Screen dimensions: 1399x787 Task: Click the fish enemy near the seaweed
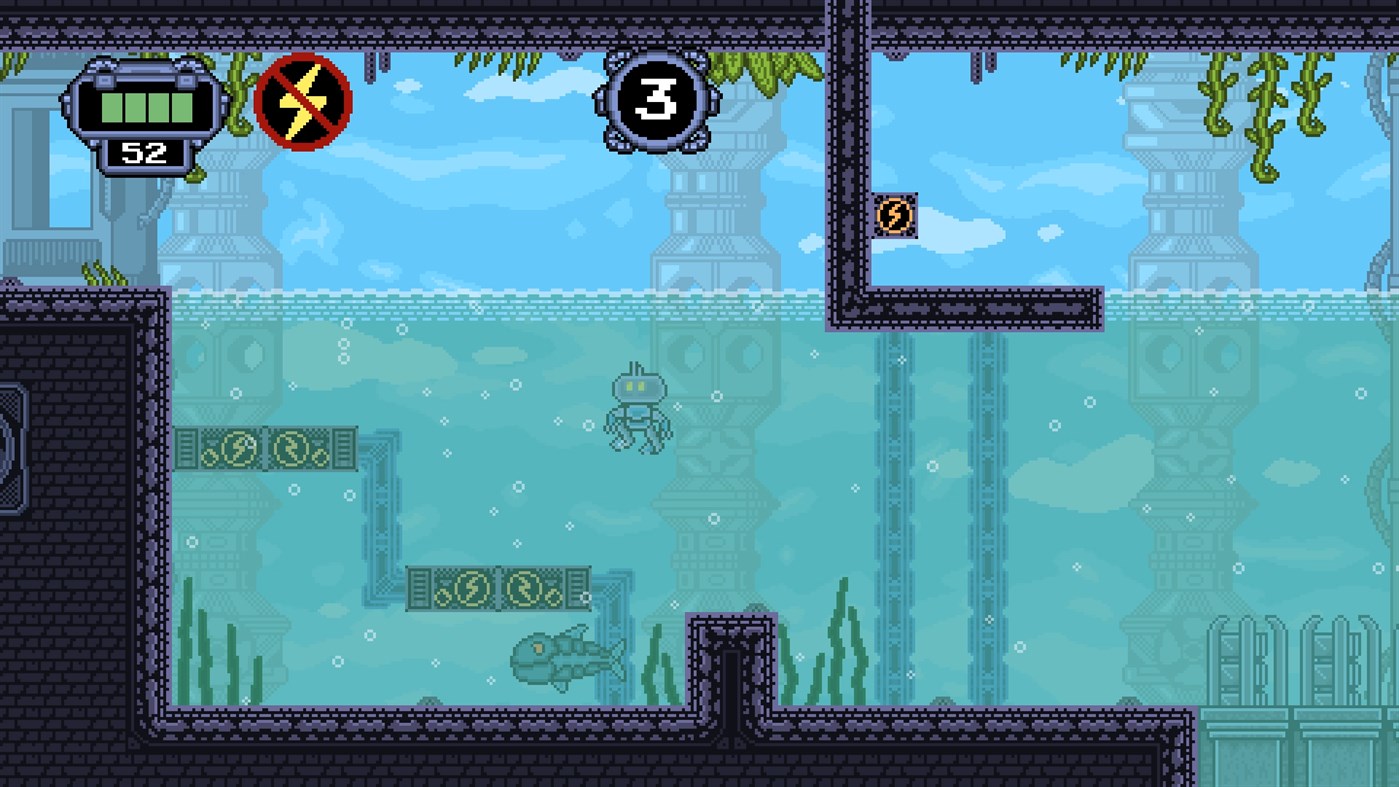[x=565, y=660]
